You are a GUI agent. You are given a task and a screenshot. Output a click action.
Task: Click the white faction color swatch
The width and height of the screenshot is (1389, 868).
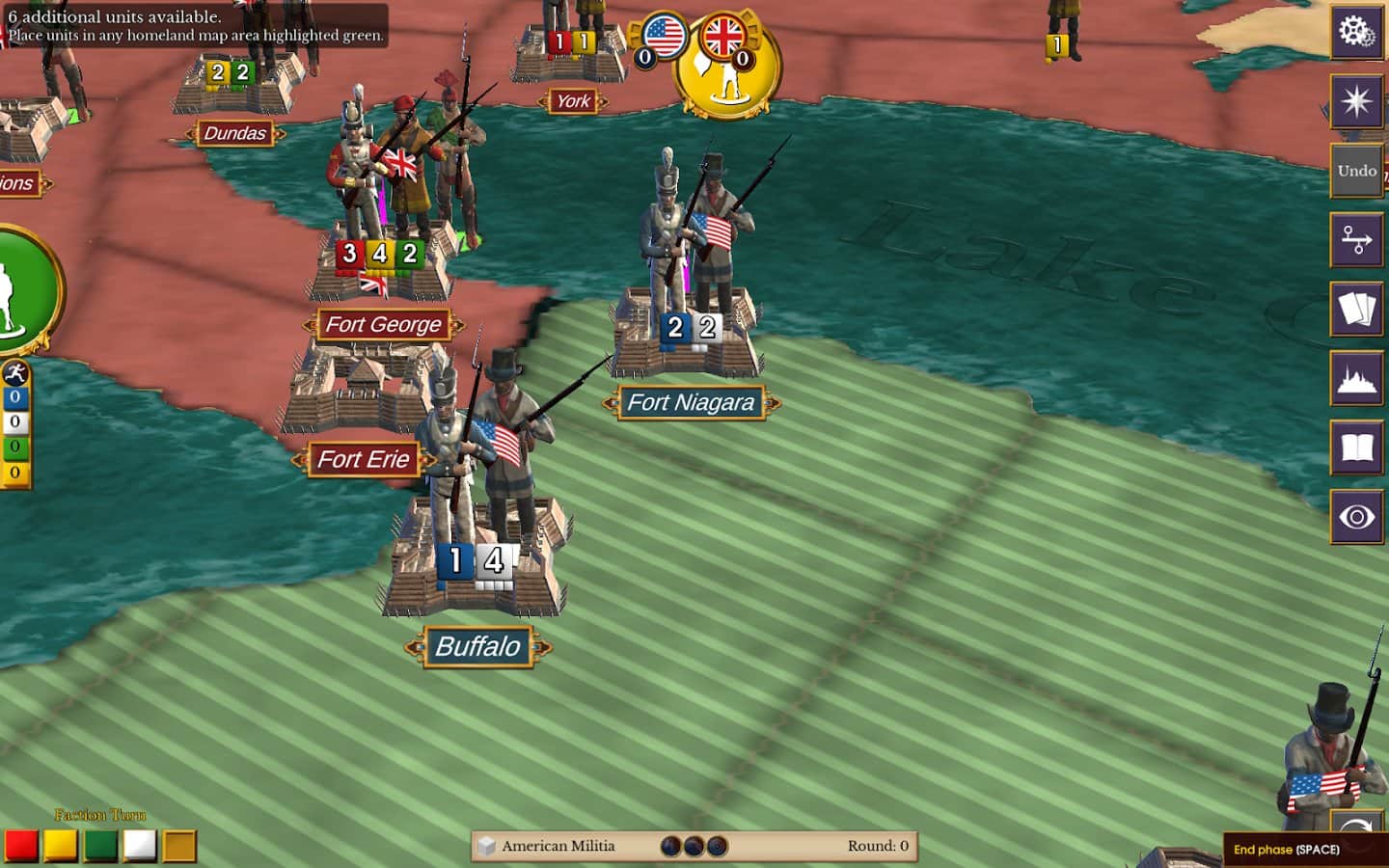coord(138,844)
